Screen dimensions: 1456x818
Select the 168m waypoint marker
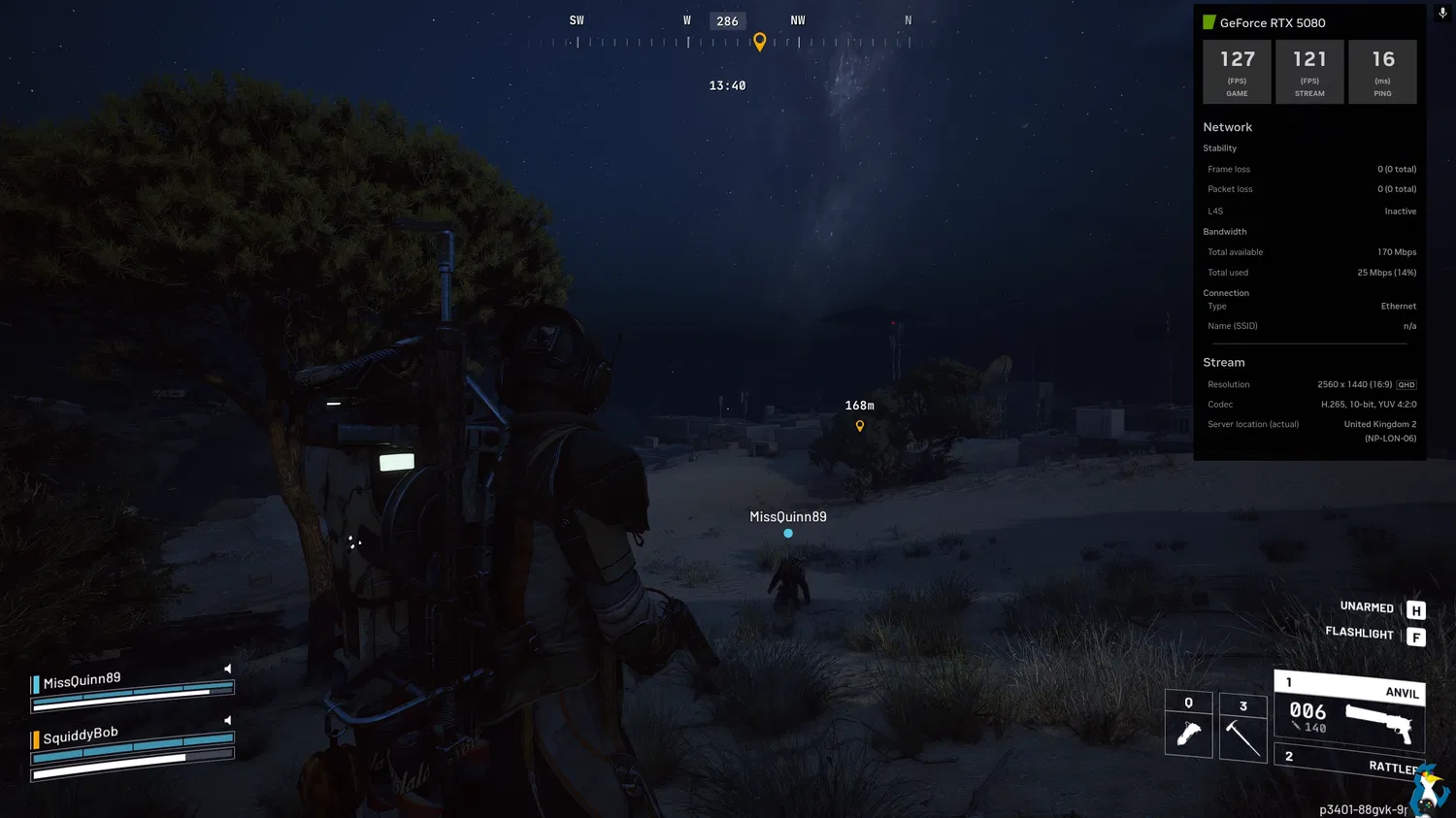click(x=860, y=425)
